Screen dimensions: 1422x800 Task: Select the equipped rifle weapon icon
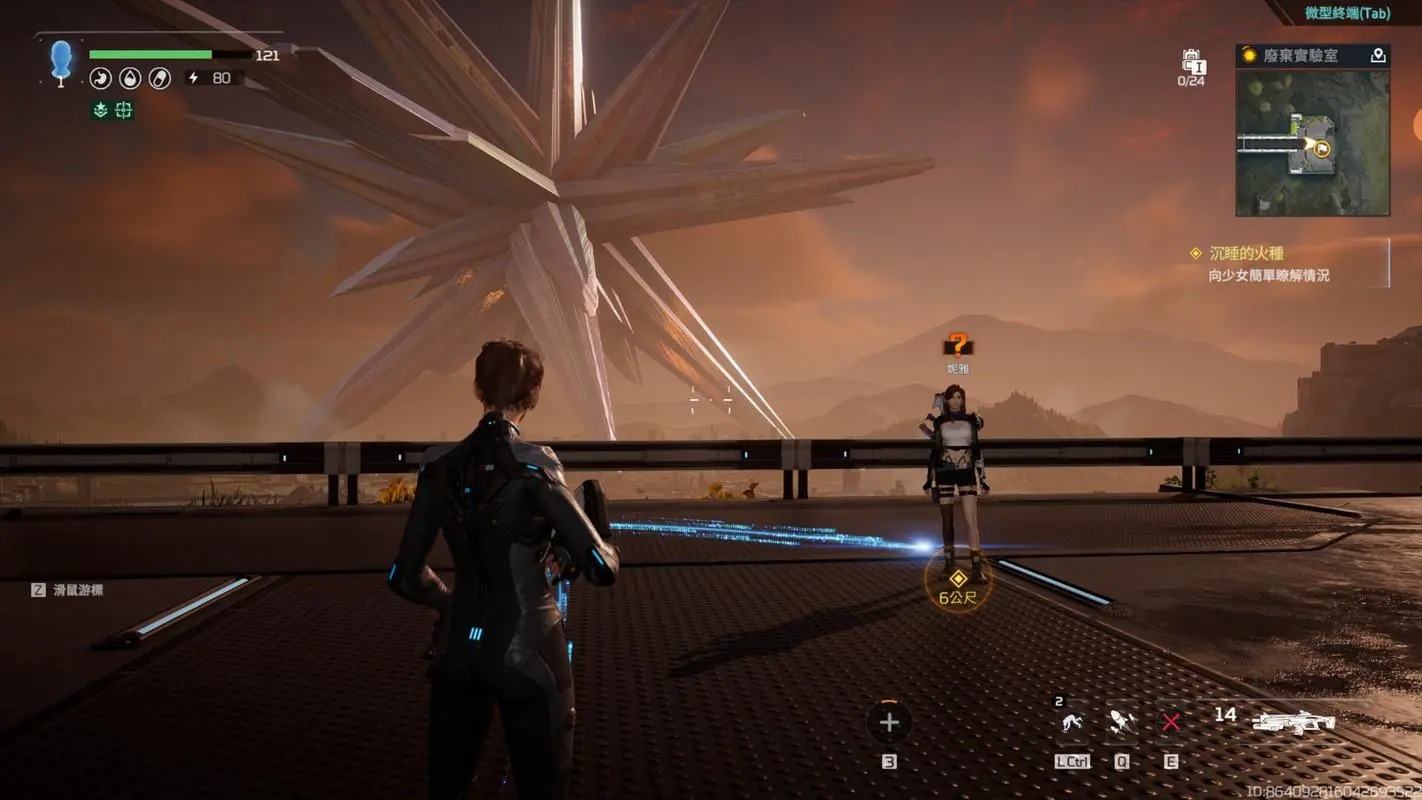pos(1294,722)
